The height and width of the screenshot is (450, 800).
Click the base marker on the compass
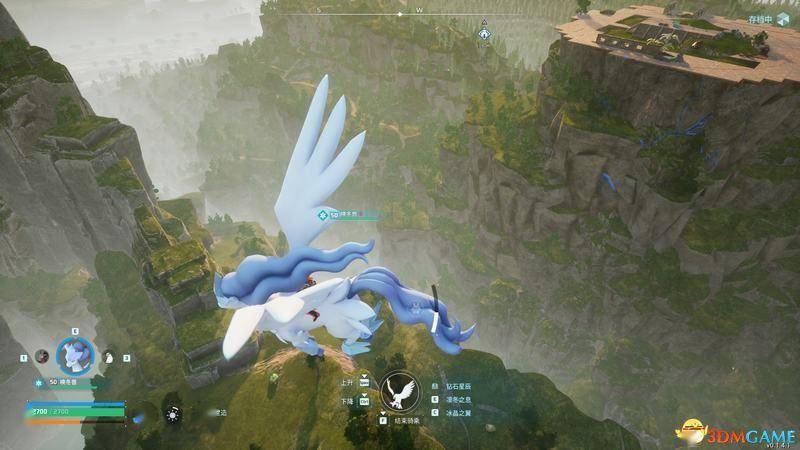(484, 33)
